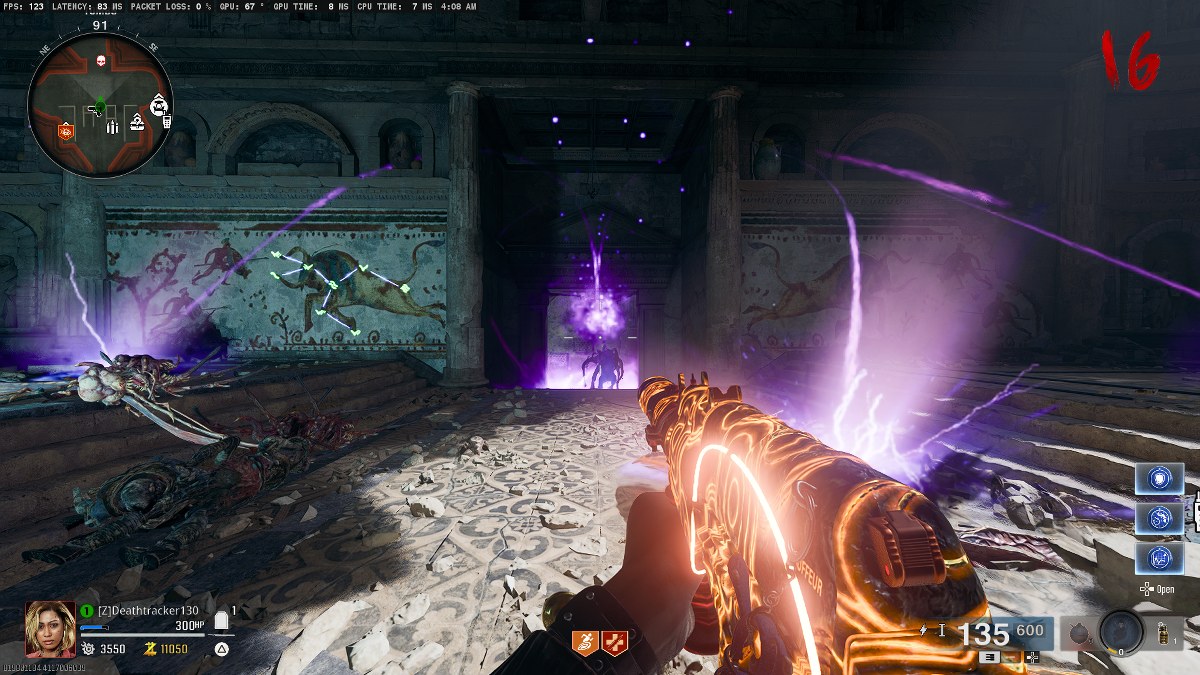Click the orange emblem marker on minimap

point(66,130)
